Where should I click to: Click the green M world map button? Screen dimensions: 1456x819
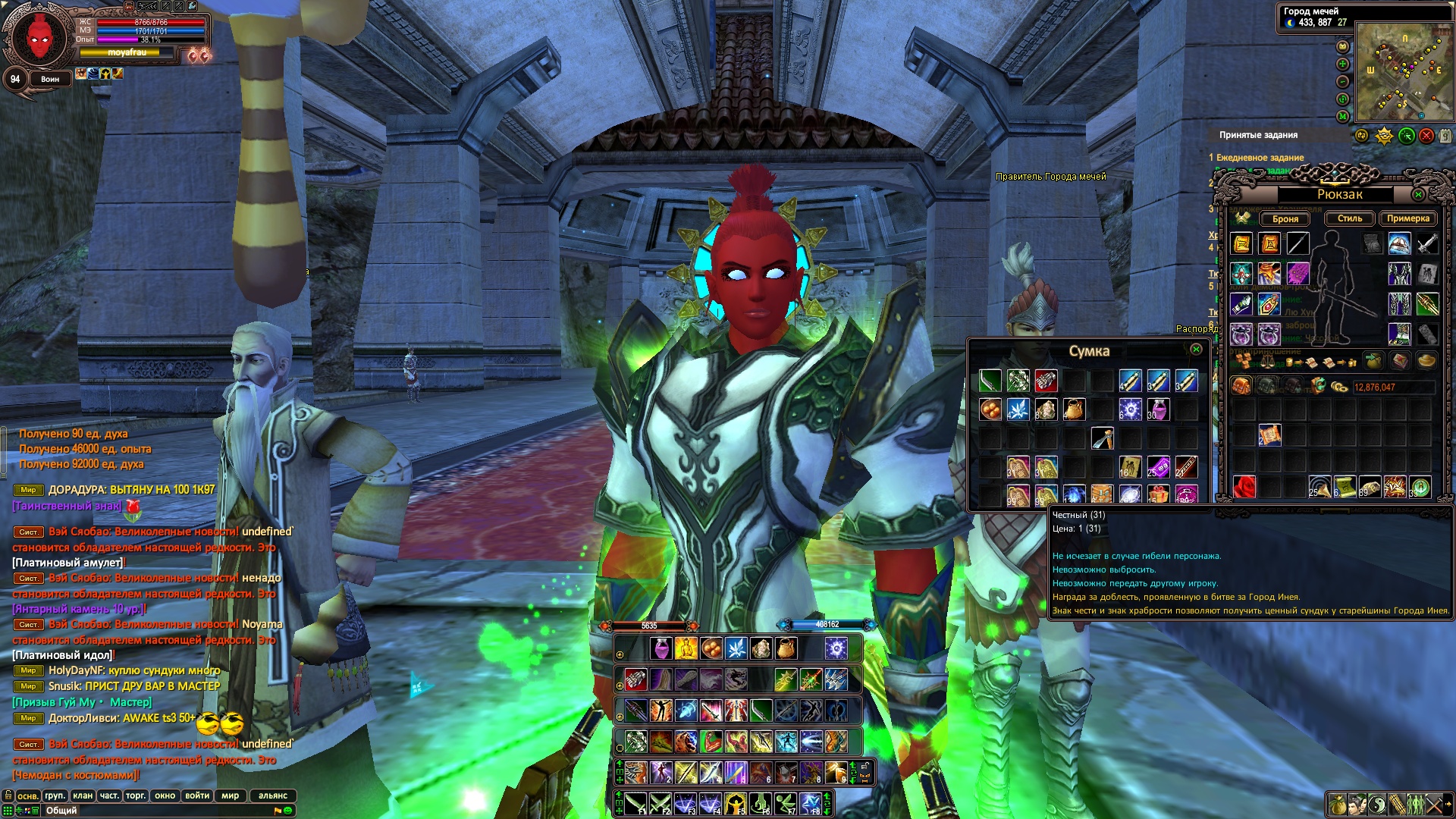point(1343,116)
